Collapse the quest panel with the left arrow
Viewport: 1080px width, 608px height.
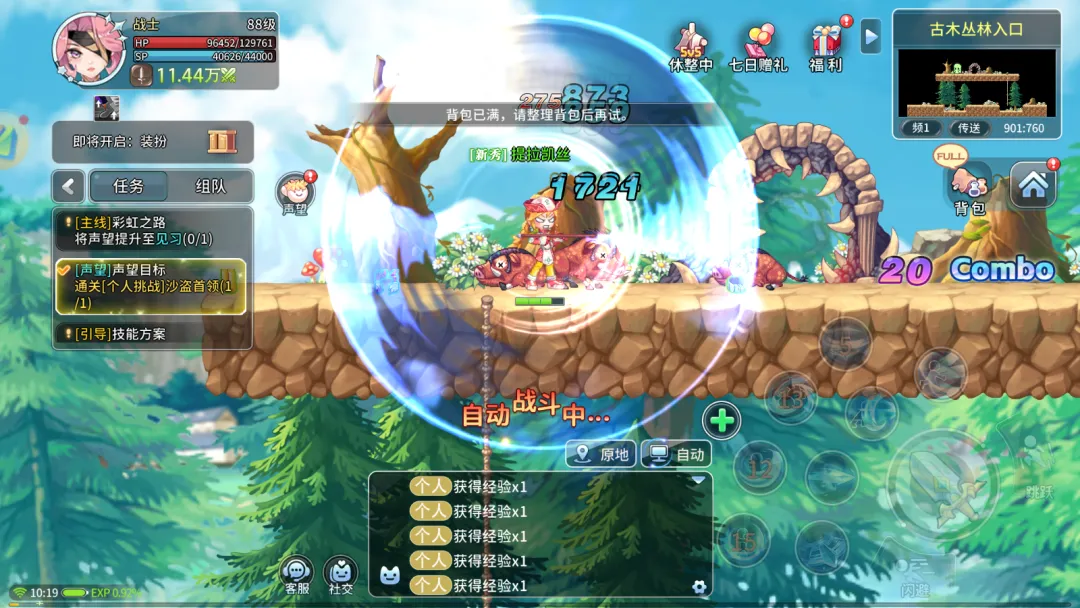click(x=69, y=186)
